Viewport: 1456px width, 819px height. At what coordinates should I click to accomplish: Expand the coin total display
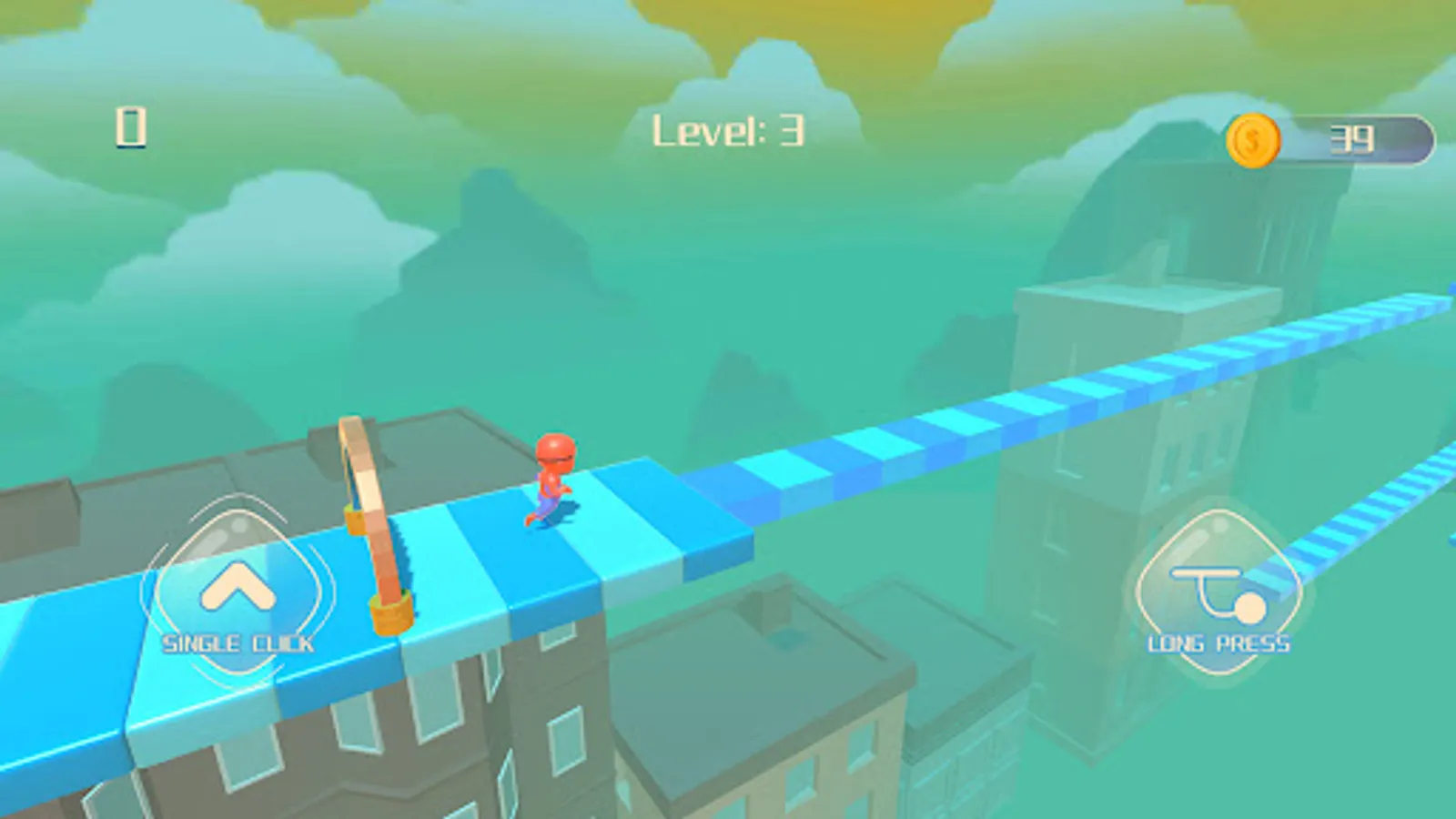[x=1338, y=139]
